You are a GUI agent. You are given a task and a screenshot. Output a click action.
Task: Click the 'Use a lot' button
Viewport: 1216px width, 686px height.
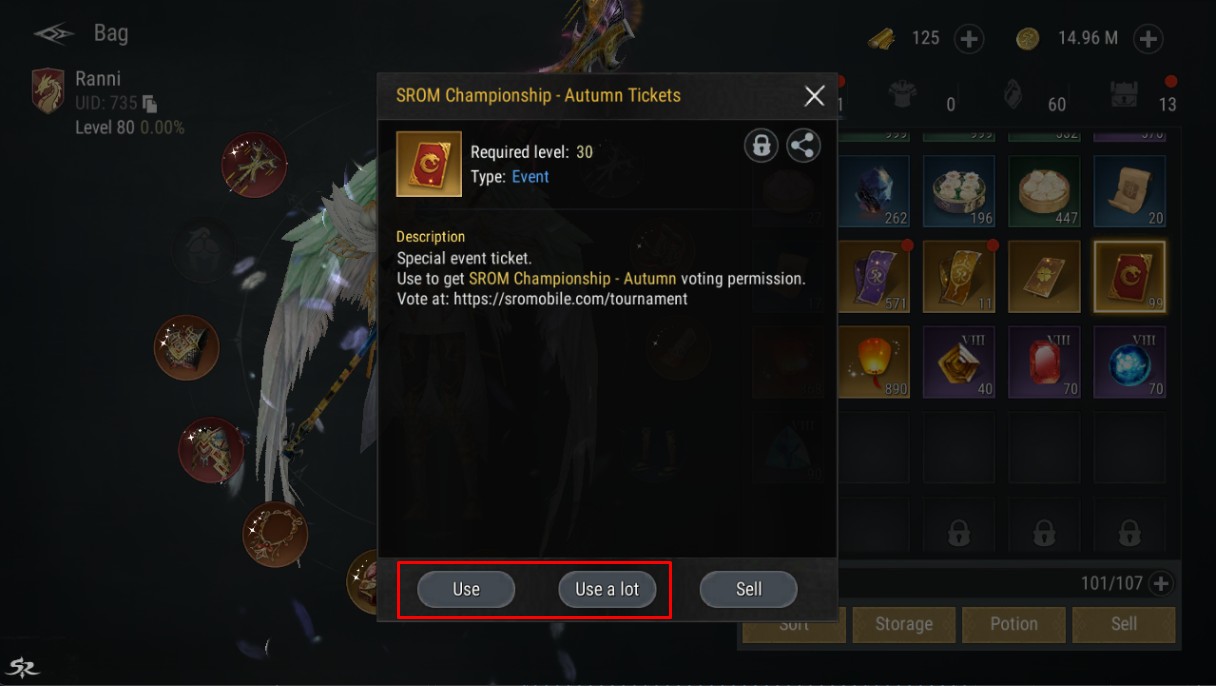tap(606, 589)
